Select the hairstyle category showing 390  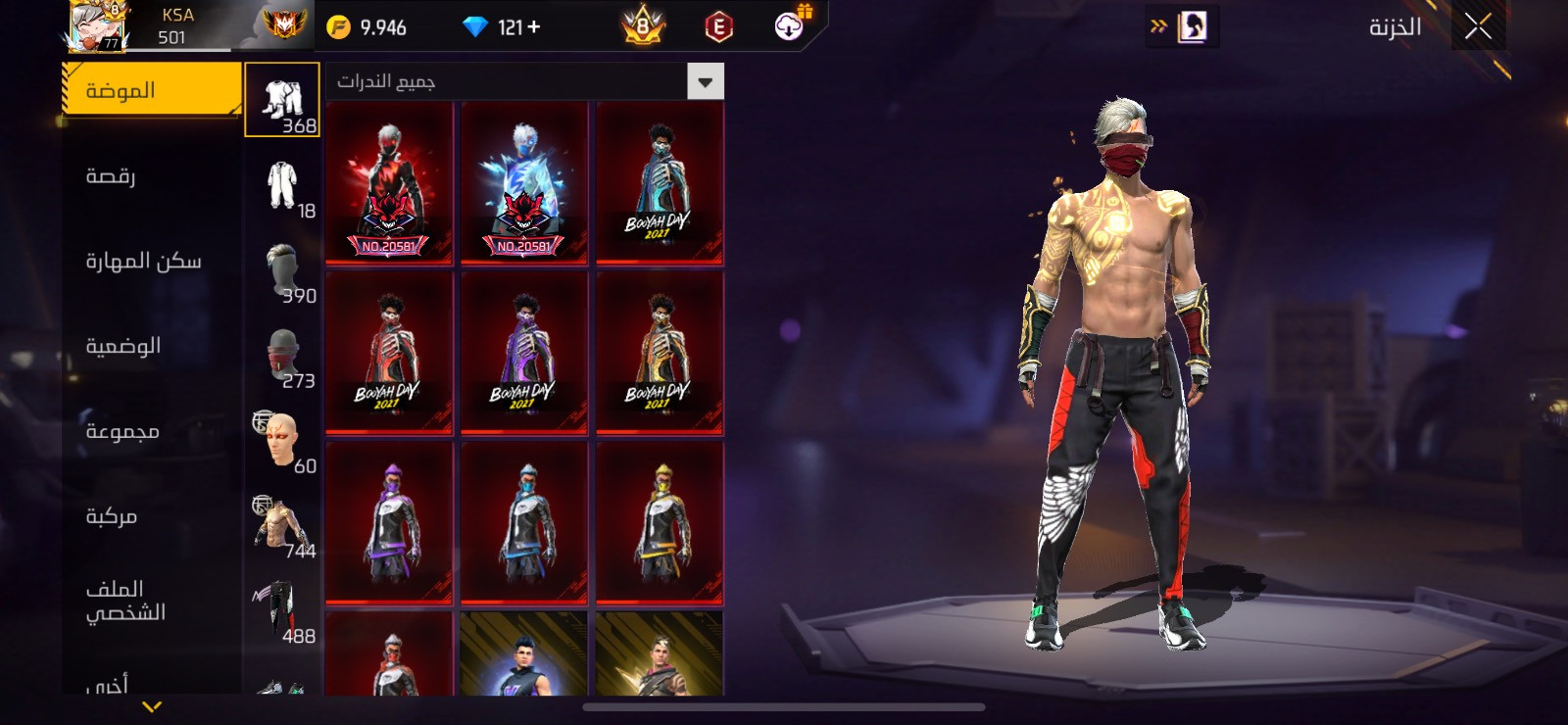(282, 271)
